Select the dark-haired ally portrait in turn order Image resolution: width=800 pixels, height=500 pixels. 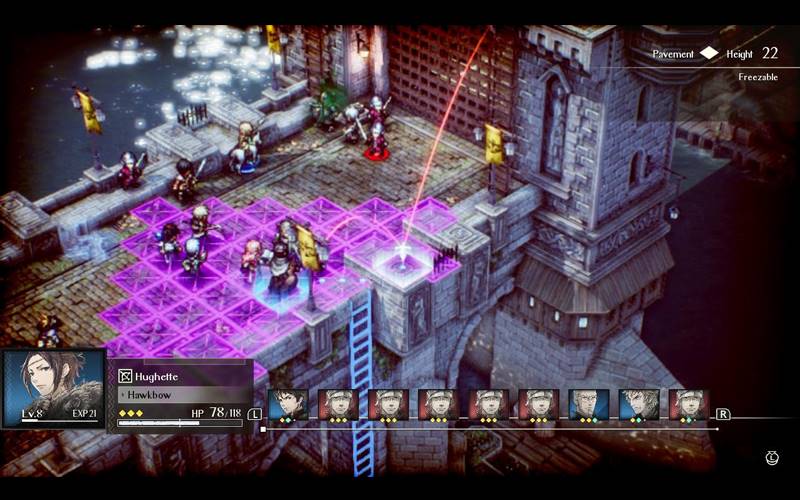288,404
